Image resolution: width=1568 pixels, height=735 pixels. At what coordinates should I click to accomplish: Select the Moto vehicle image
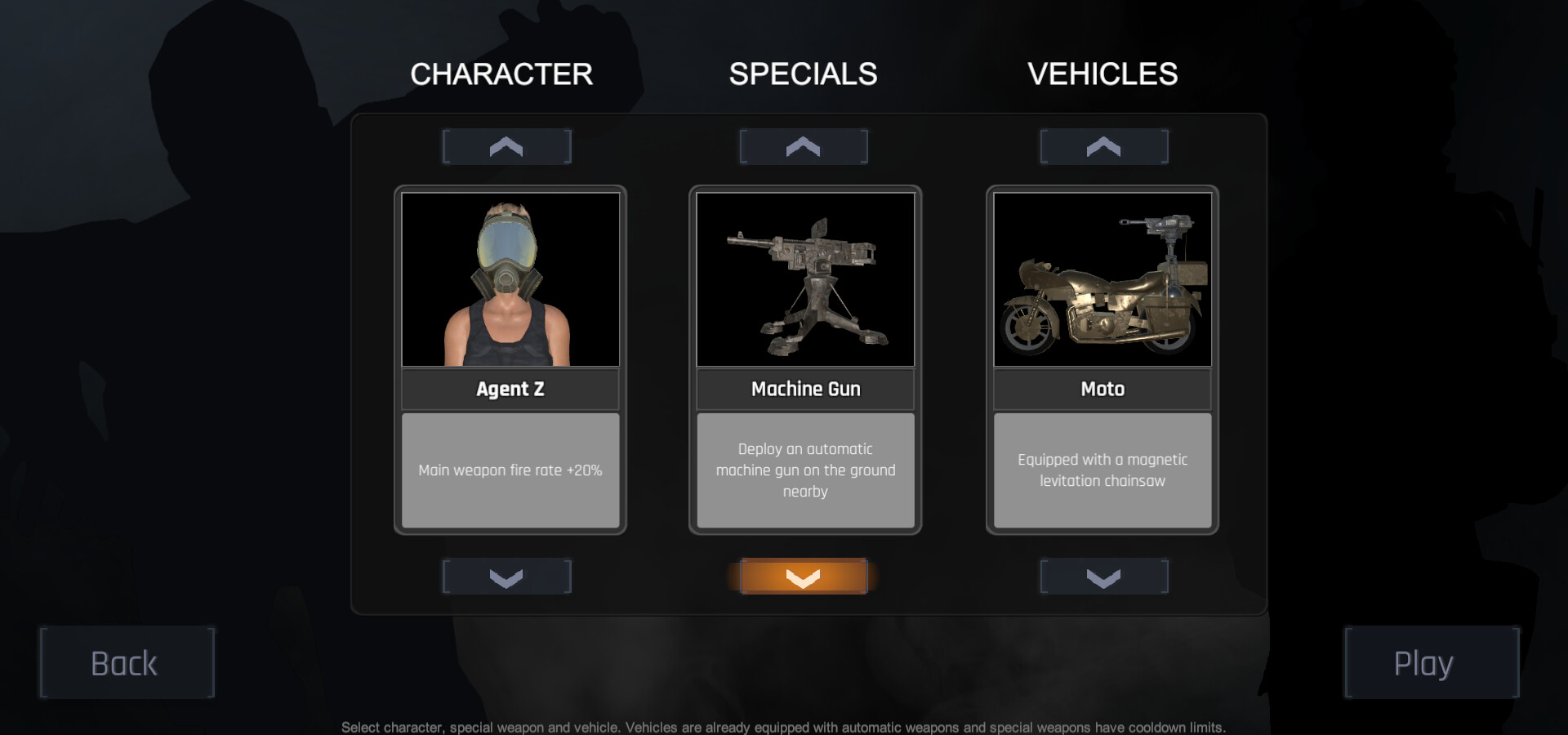tap(1102, 278)
